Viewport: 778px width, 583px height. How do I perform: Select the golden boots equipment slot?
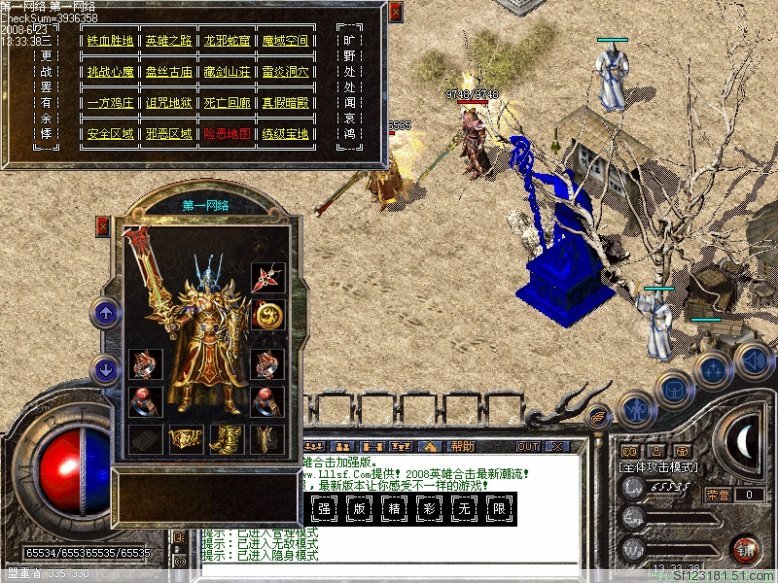coord(227,437)
